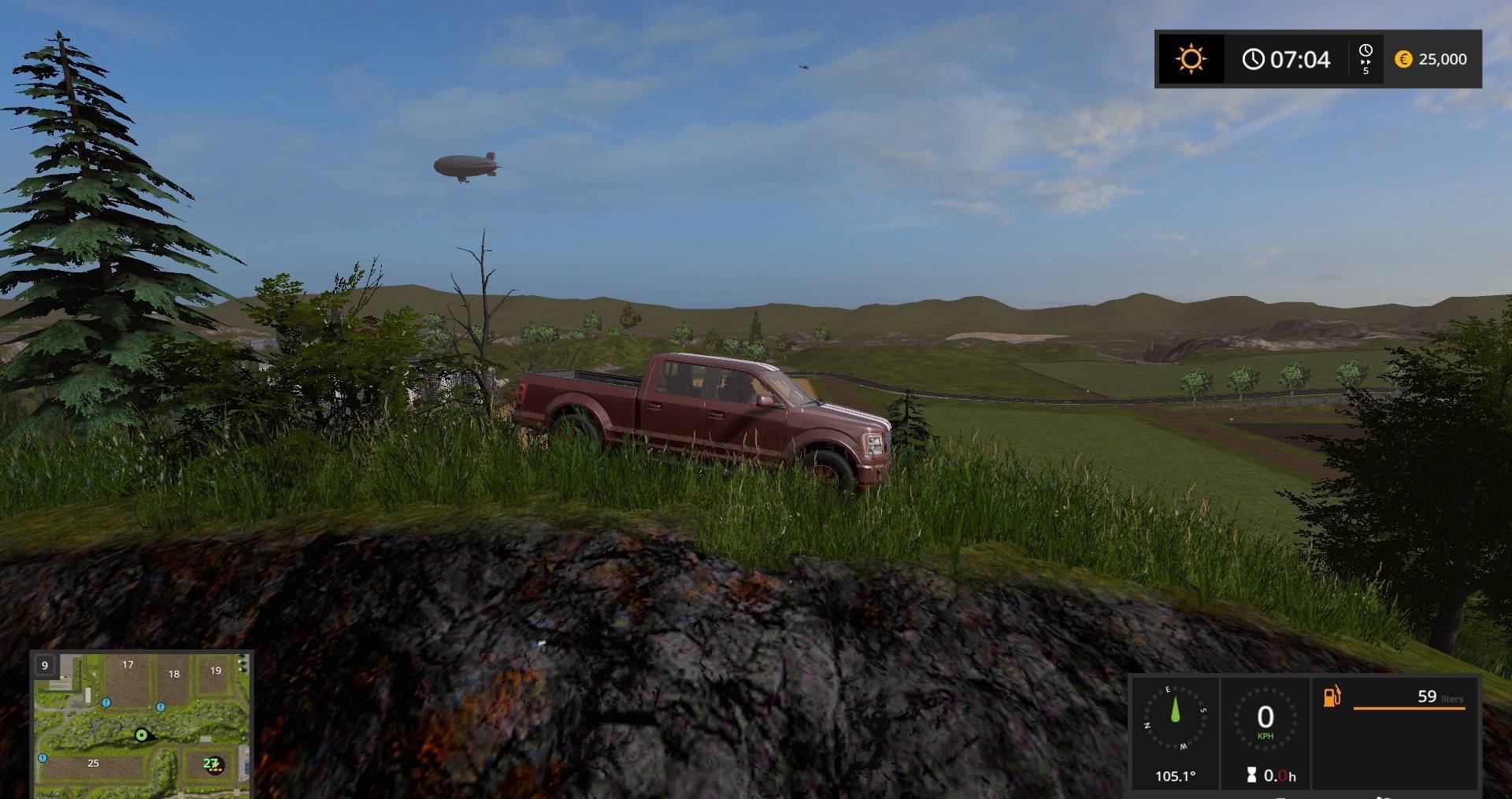Image resolution: width=1512 pixels, height=799 pixels.
Task: Click the speedometer KPH gauge
Action: (x=1264, y=717)
